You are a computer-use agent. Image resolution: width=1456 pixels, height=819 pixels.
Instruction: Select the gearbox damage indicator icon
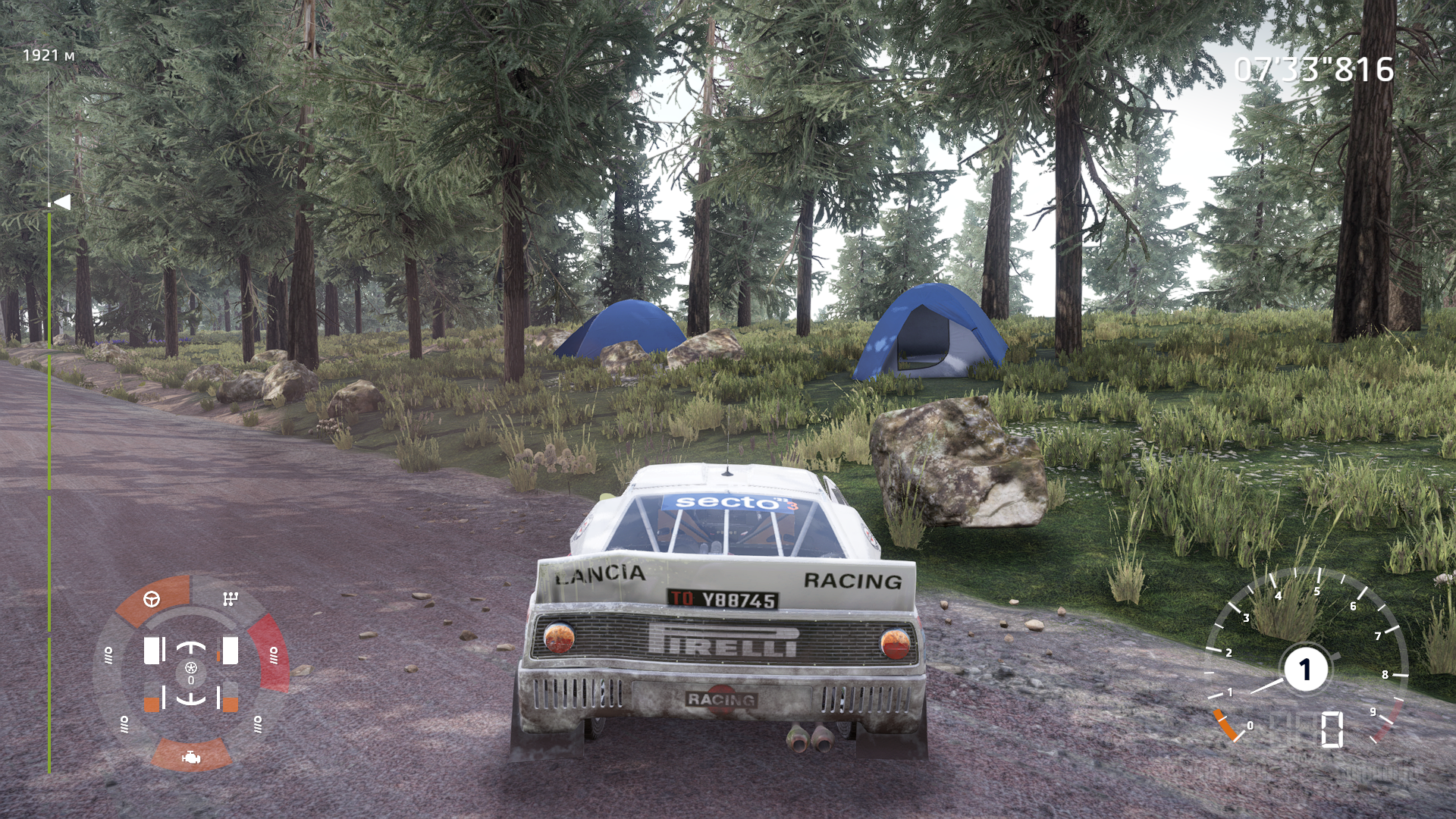231,599
